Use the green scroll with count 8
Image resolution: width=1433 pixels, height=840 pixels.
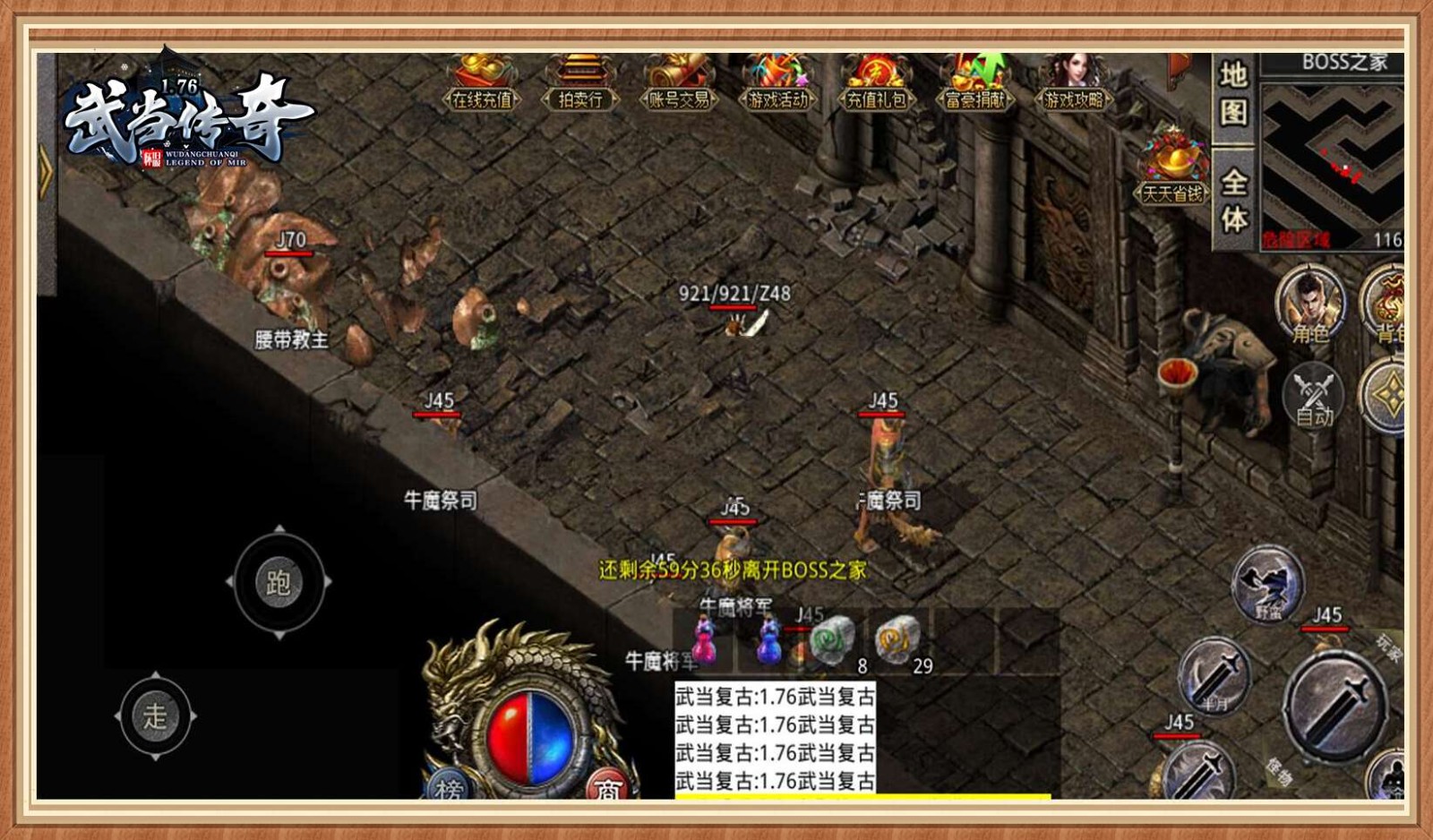(835, 641)
